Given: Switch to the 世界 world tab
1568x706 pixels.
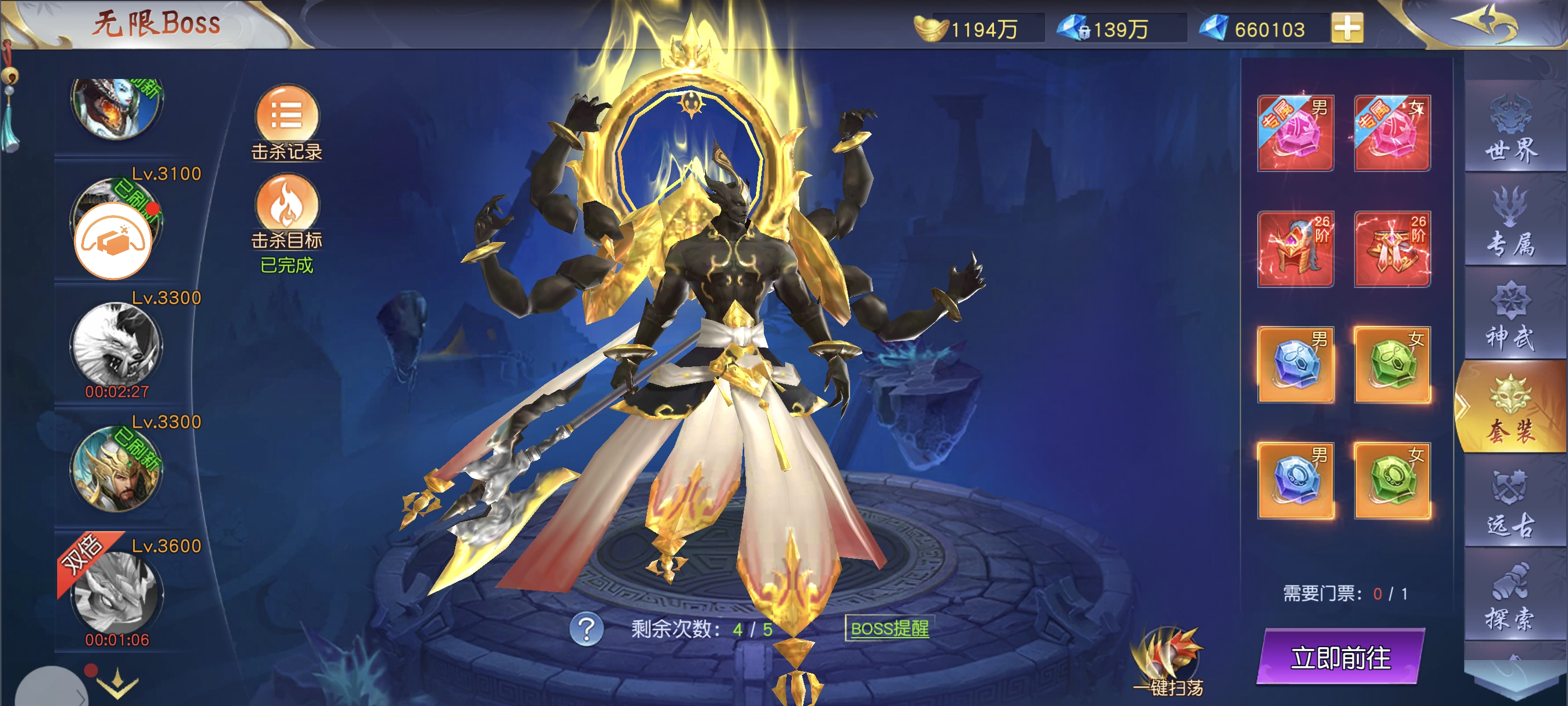Looking at the screenshot, I should pyautogui.click(x=1511, y=128).
